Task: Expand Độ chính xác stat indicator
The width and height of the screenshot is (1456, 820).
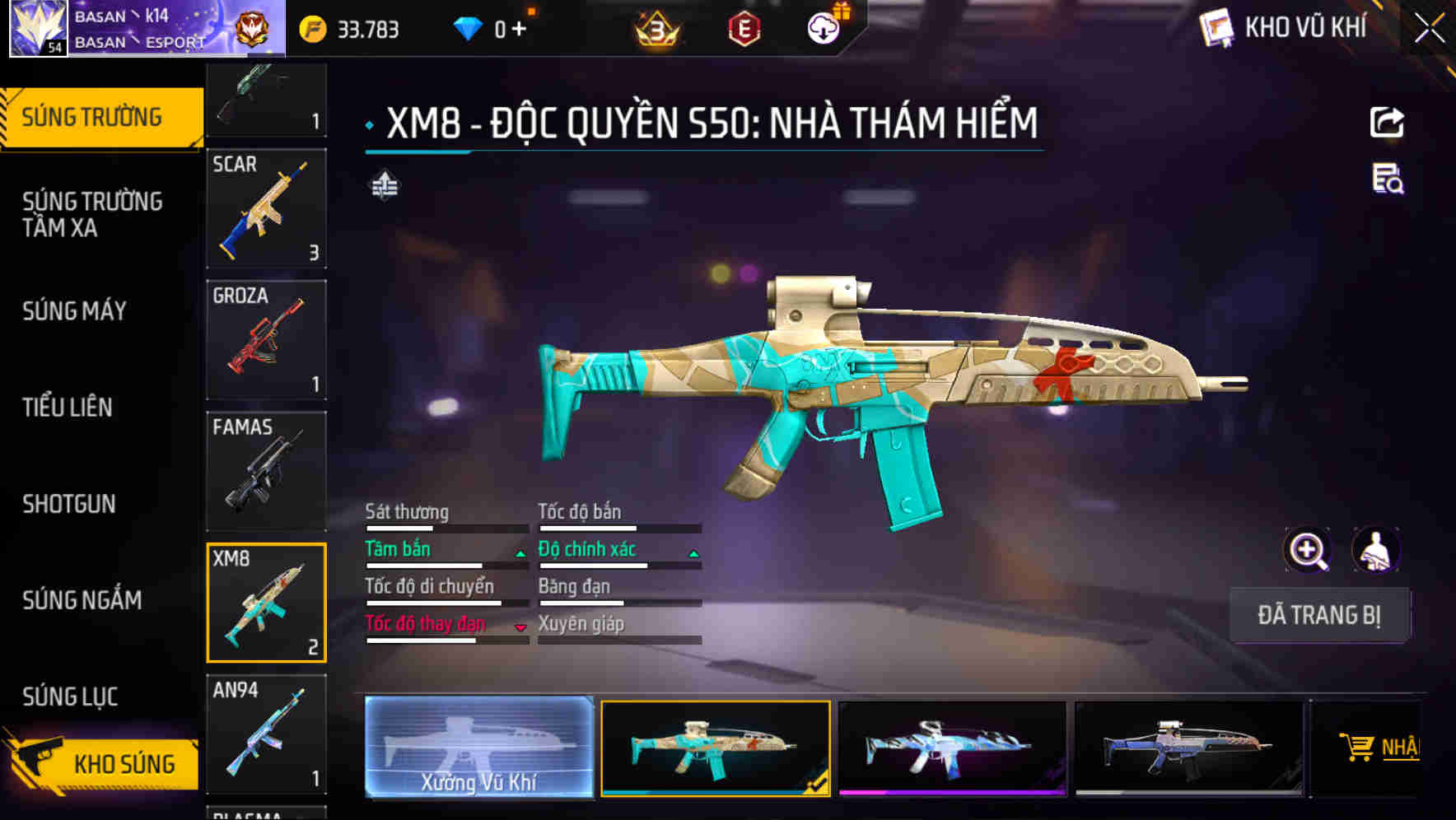Action: [x=693, y=553]
